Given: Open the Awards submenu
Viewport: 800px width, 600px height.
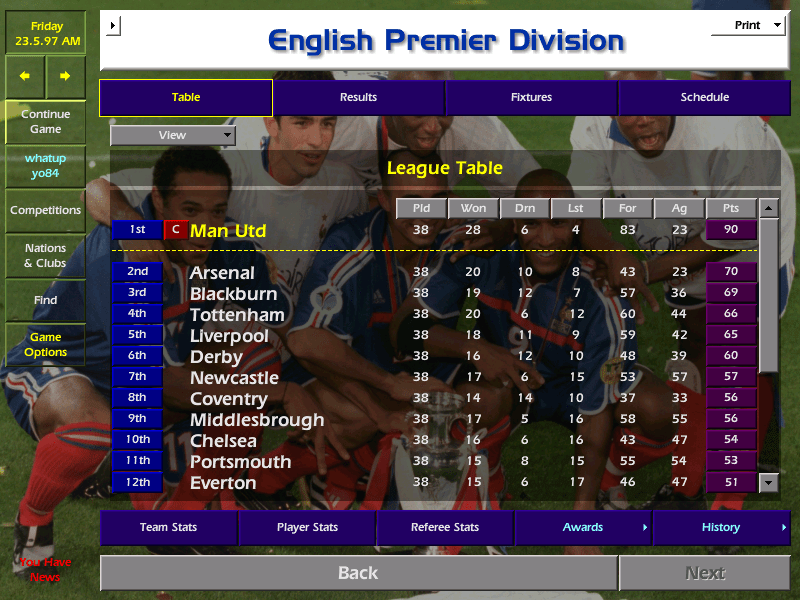Looking at the screenshot, I should (x=583, y=527).
